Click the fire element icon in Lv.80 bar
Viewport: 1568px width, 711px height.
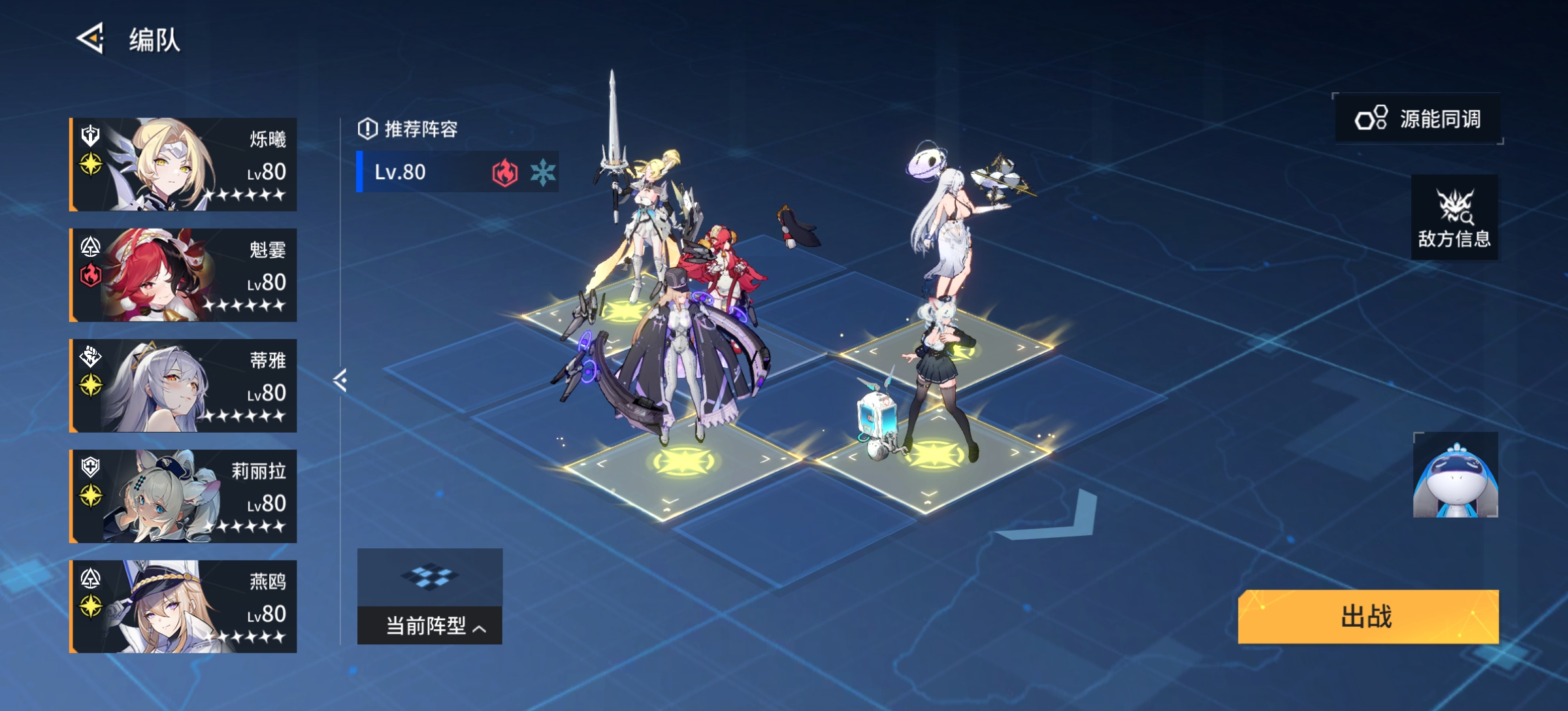(504, 173)
